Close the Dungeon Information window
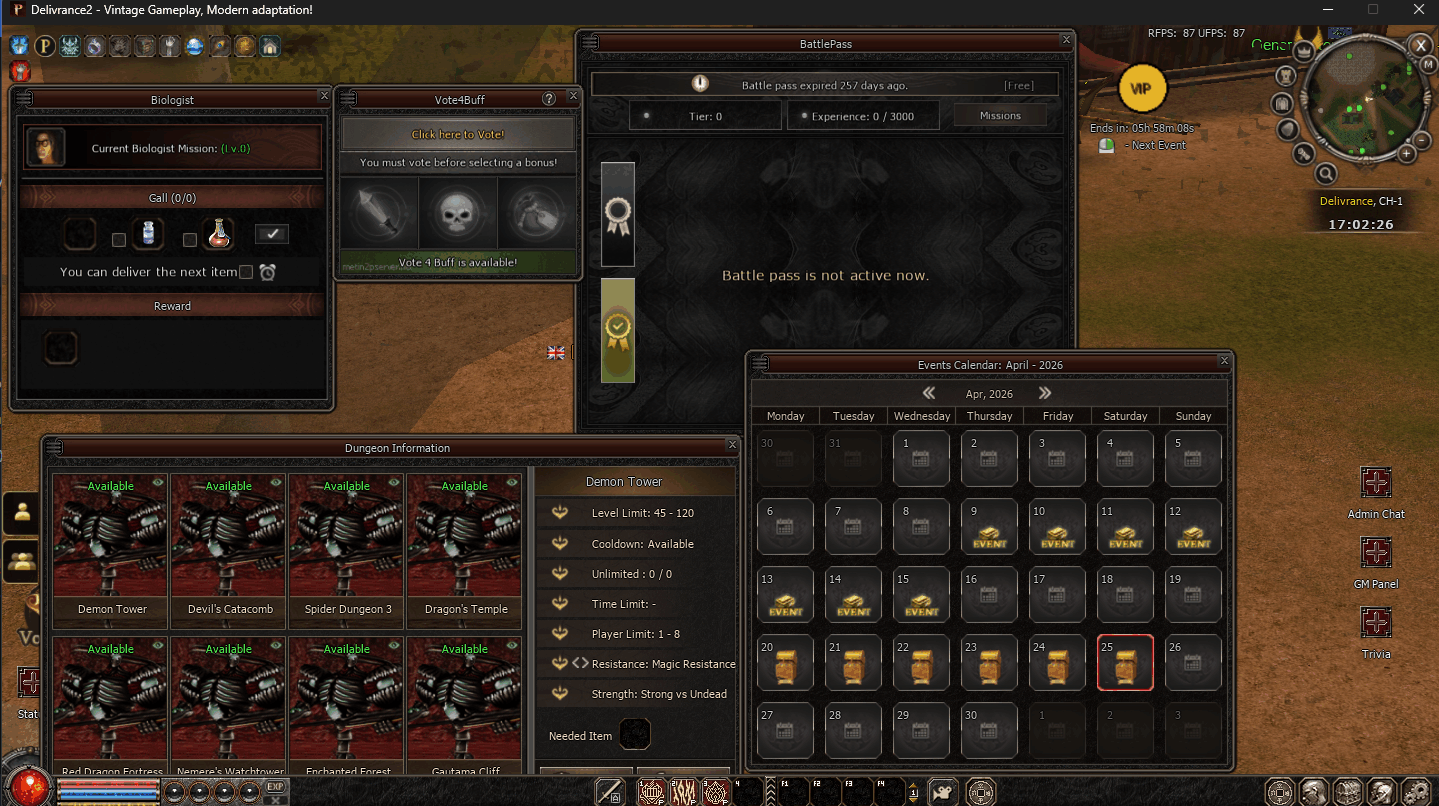This screenshot has height=806, width=1439. coord(732,445)
